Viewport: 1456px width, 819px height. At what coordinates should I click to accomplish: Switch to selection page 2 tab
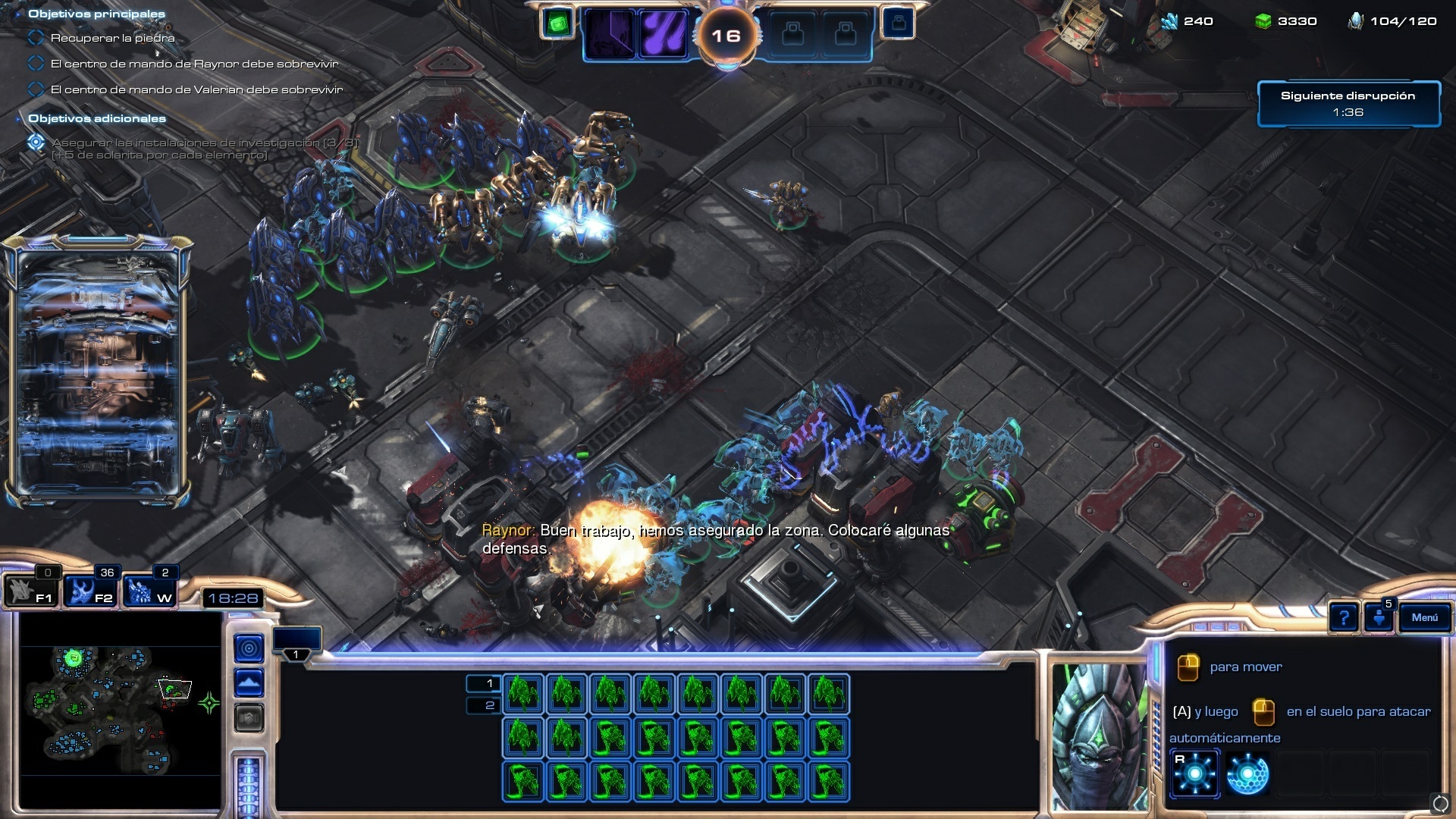coord(484,706)
